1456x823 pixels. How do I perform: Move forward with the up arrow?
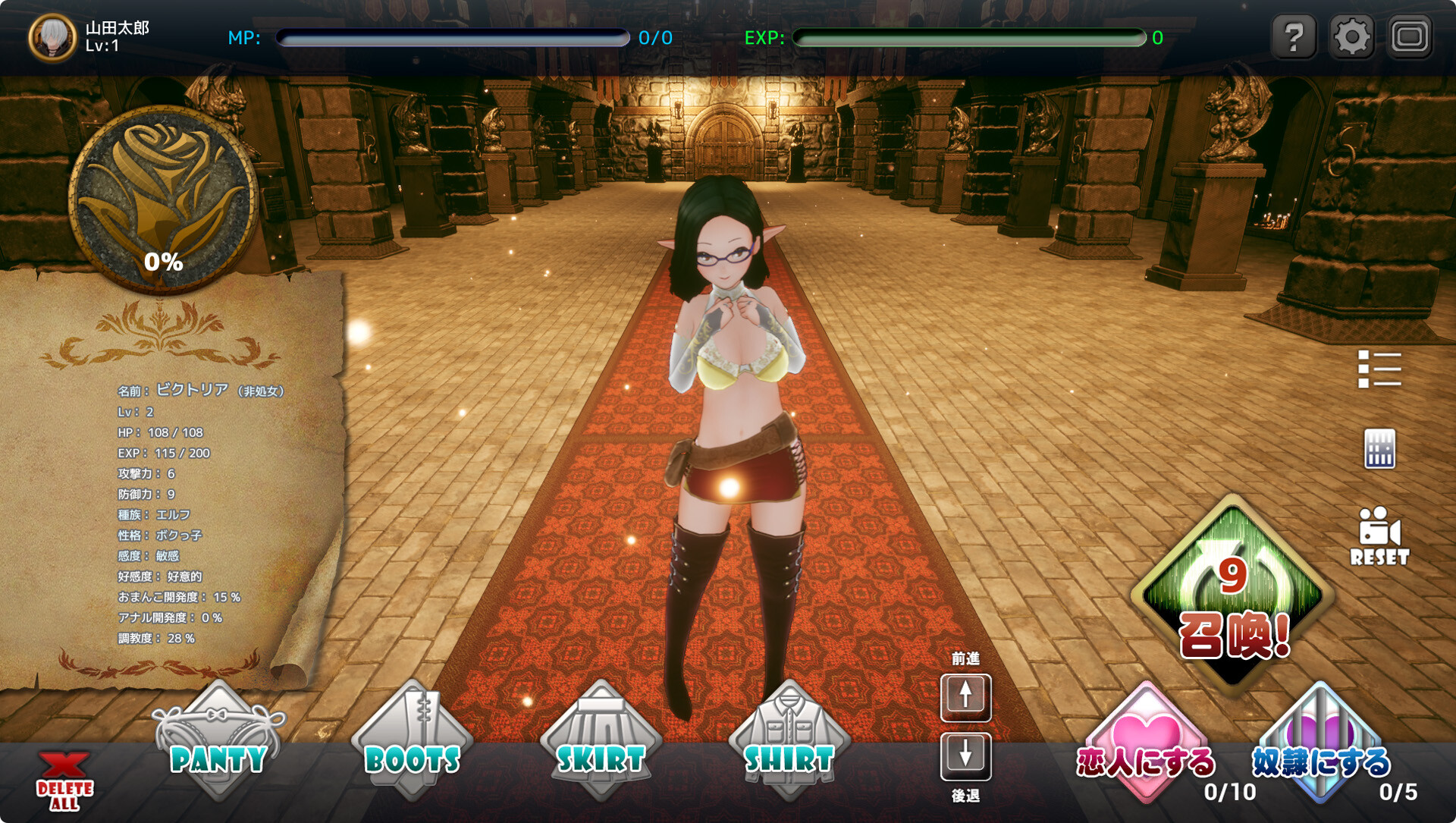[x=965, y=696]
